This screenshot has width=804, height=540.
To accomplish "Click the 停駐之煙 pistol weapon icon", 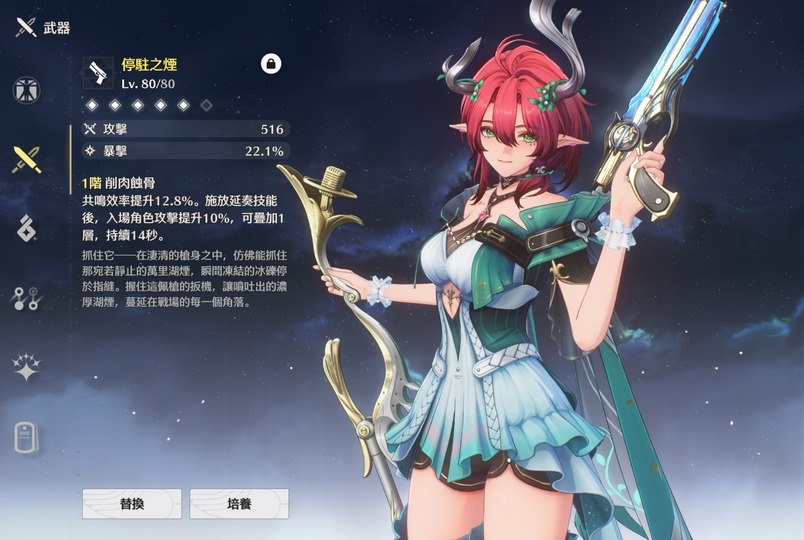I will [x=99, y=73].
